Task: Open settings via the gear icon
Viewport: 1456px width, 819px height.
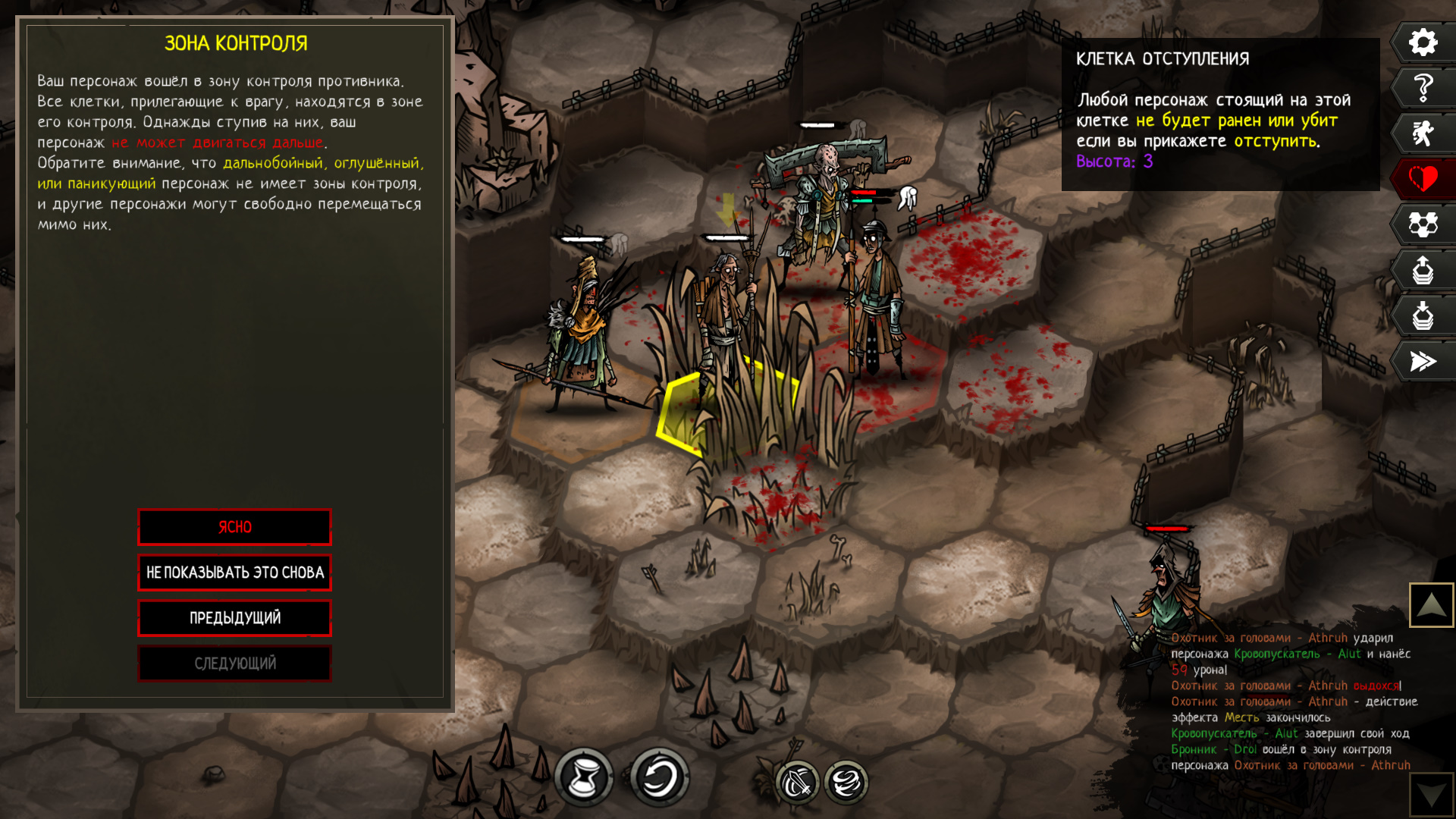Action: point(1423,42)
